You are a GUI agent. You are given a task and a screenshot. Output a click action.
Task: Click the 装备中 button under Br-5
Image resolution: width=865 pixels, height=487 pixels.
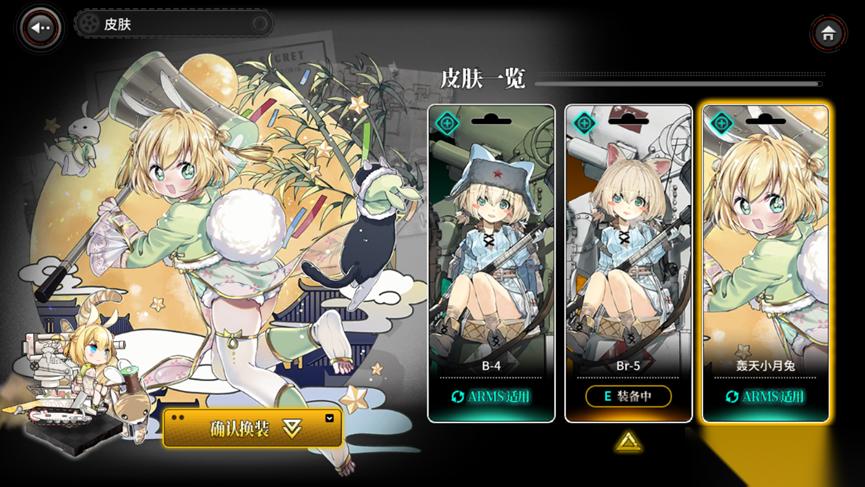pos(628,396)
